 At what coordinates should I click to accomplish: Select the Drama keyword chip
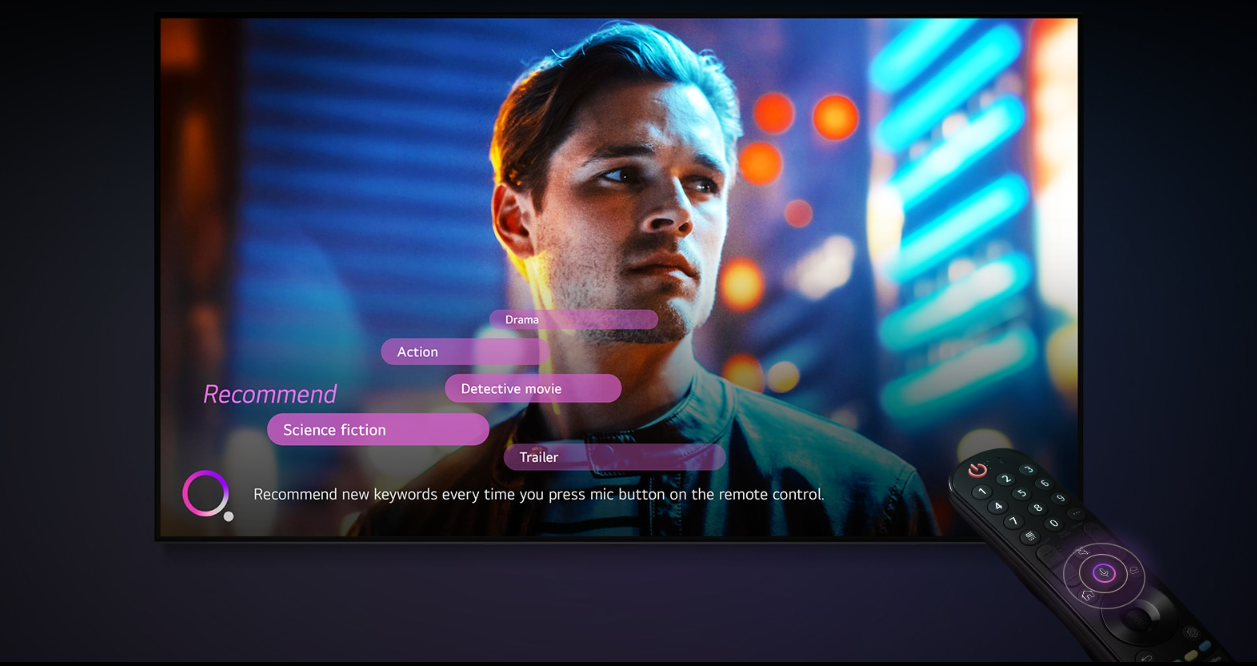(572, 320)
